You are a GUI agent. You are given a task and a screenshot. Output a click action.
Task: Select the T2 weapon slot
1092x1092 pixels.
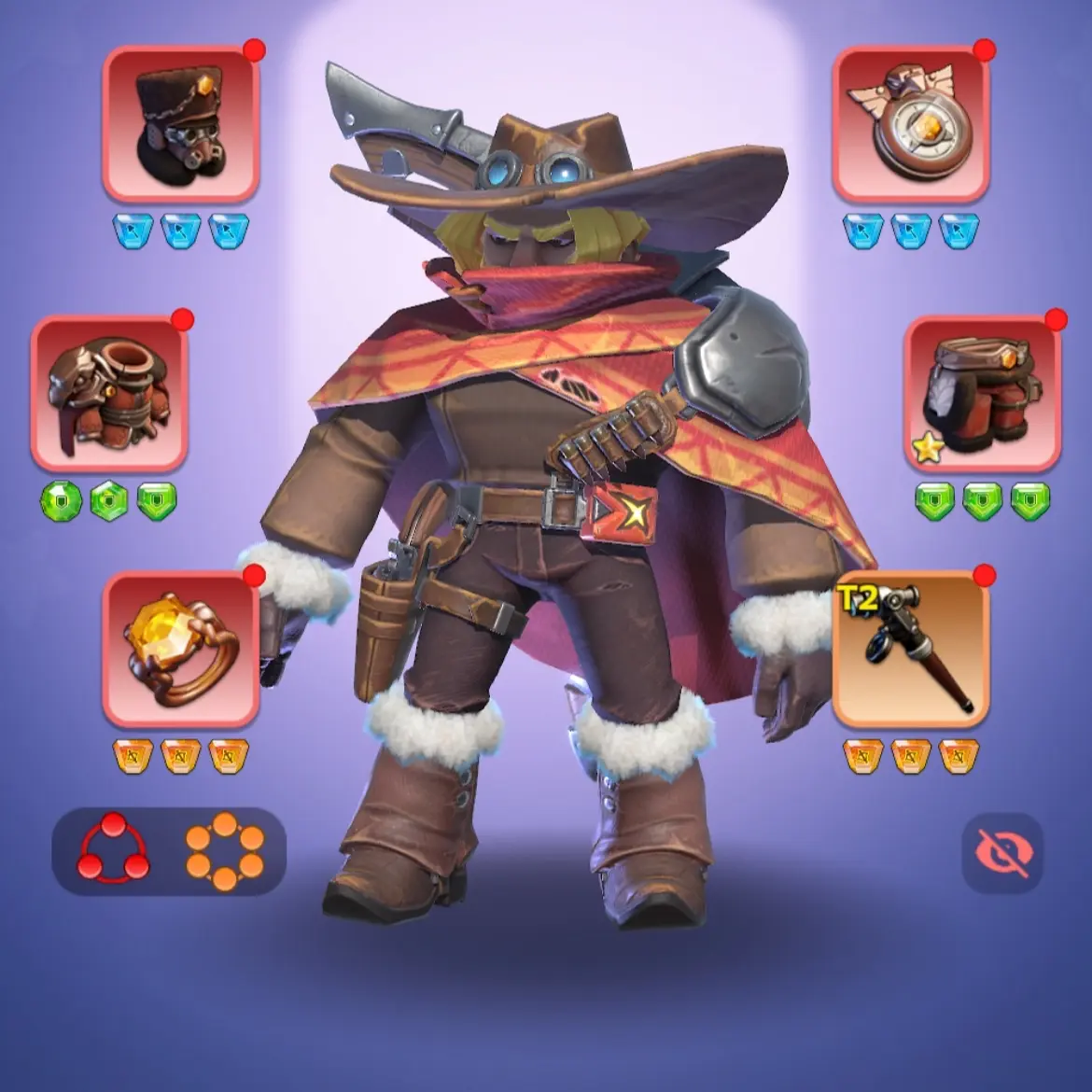[x=910, y=650]
